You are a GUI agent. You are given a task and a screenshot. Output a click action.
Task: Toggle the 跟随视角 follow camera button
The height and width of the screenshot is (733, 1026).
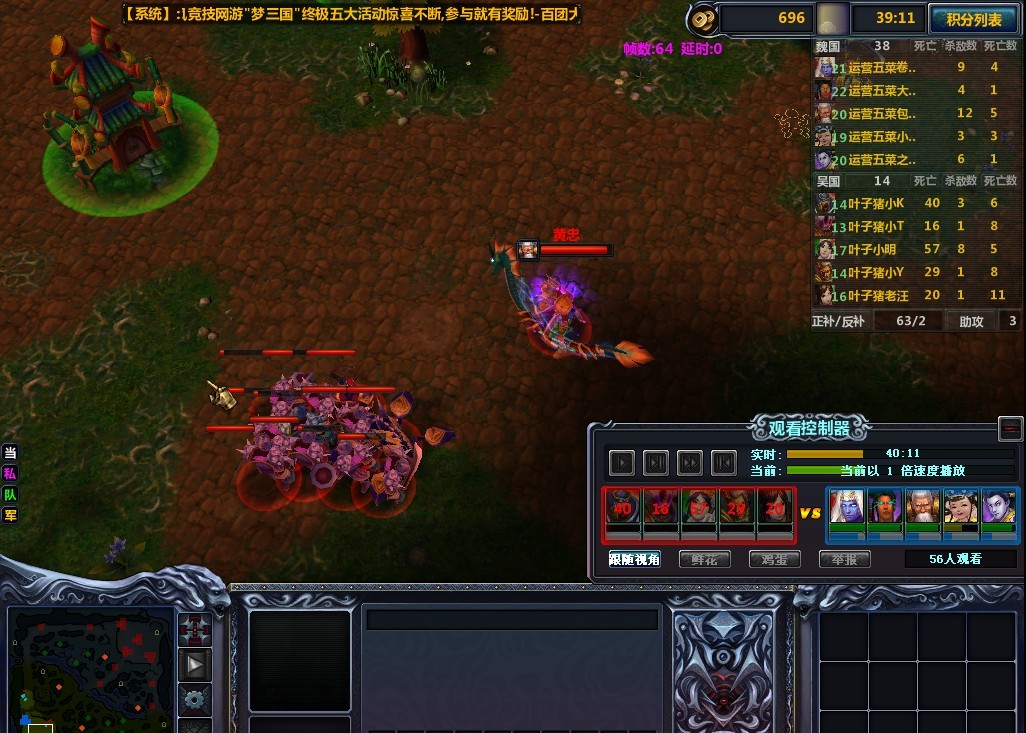[x=635, y=559]
